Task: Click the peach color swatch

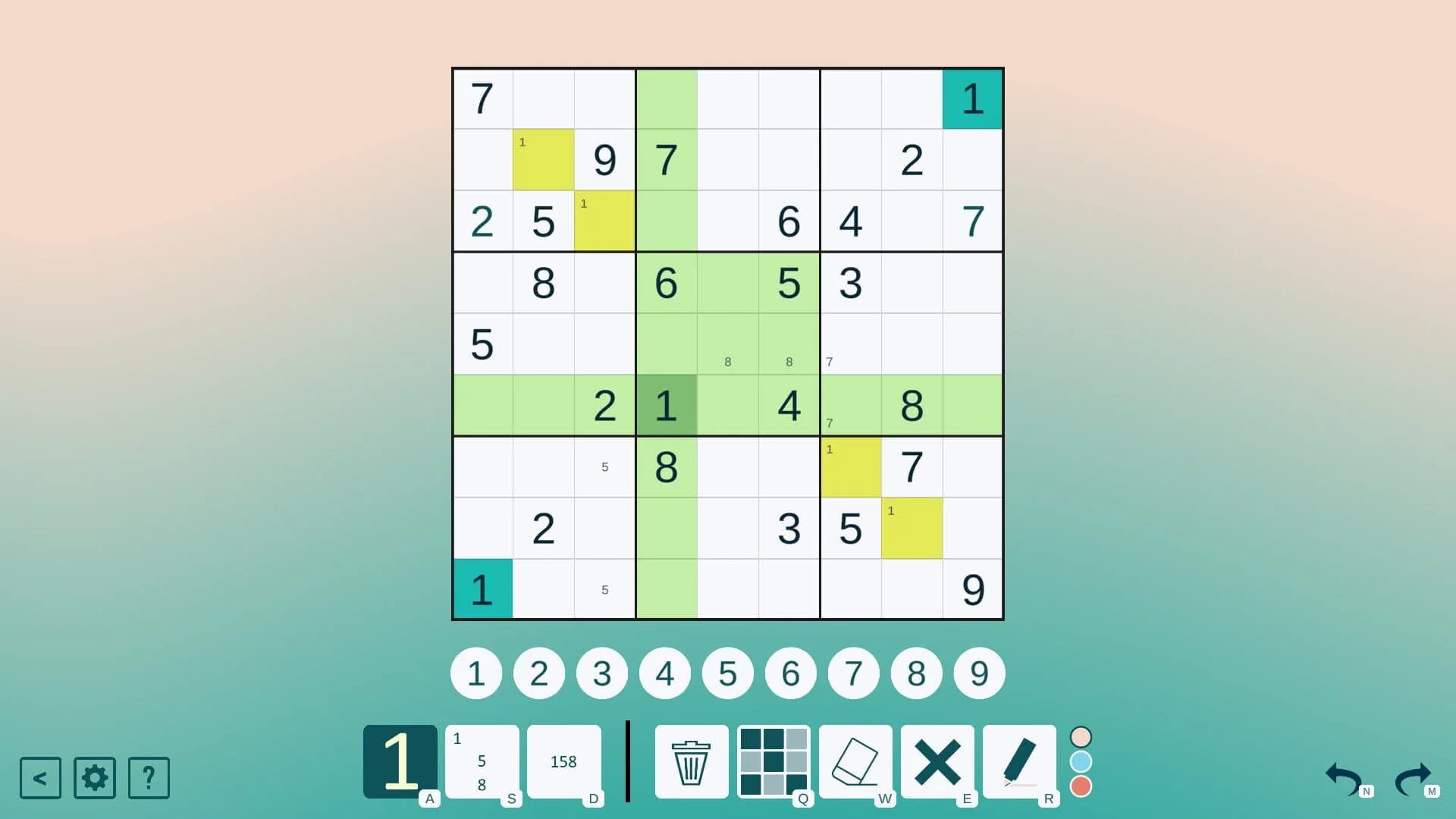Action: pos(1081,735)
